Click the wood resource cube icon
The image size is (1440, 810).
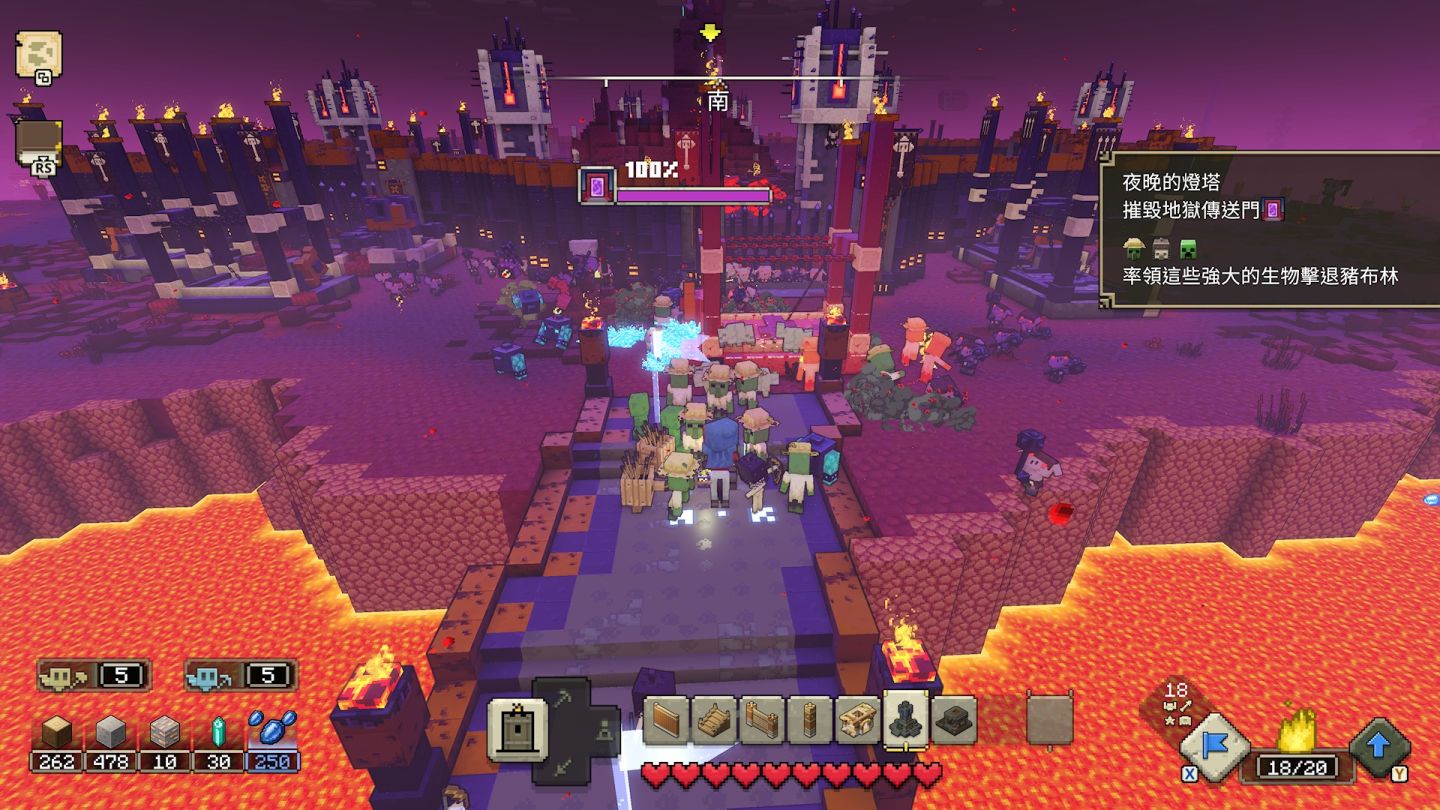point(57,735)
